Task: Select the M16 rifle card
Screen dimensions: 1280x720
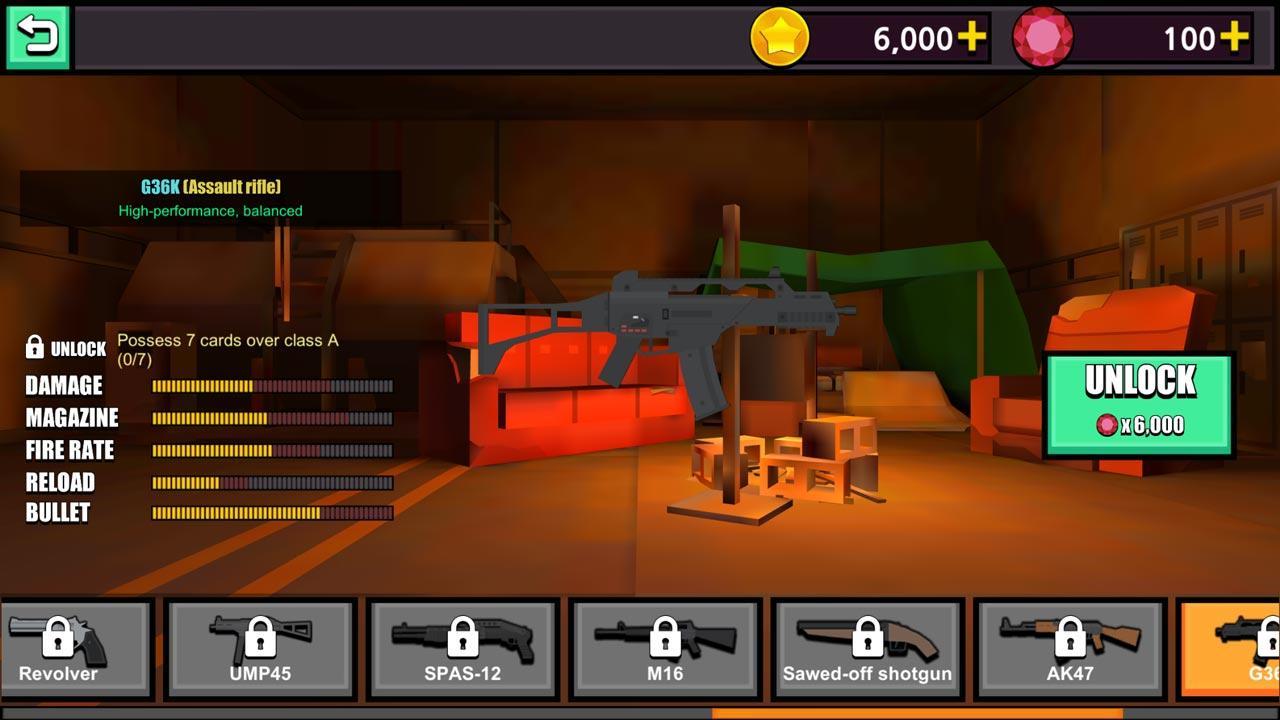Action: pyautogui.click(x=667, y=650)
